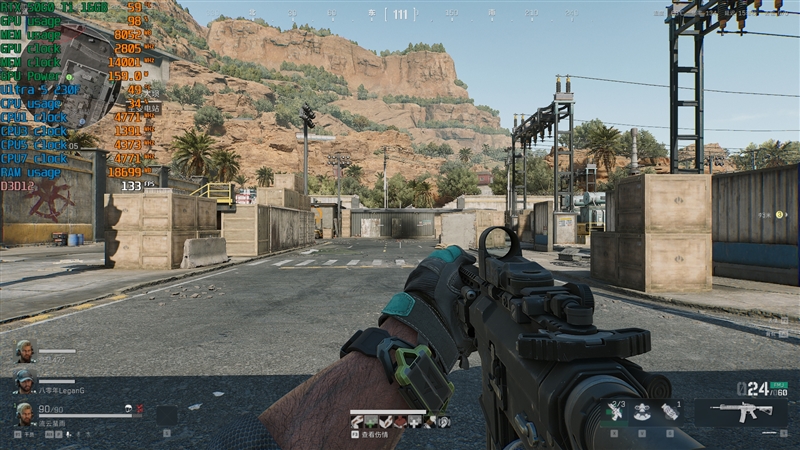This screenshot has width=800, height=450.
Task: Activate the ability icon showing 2/3 charges
Action: click(615, 411)
